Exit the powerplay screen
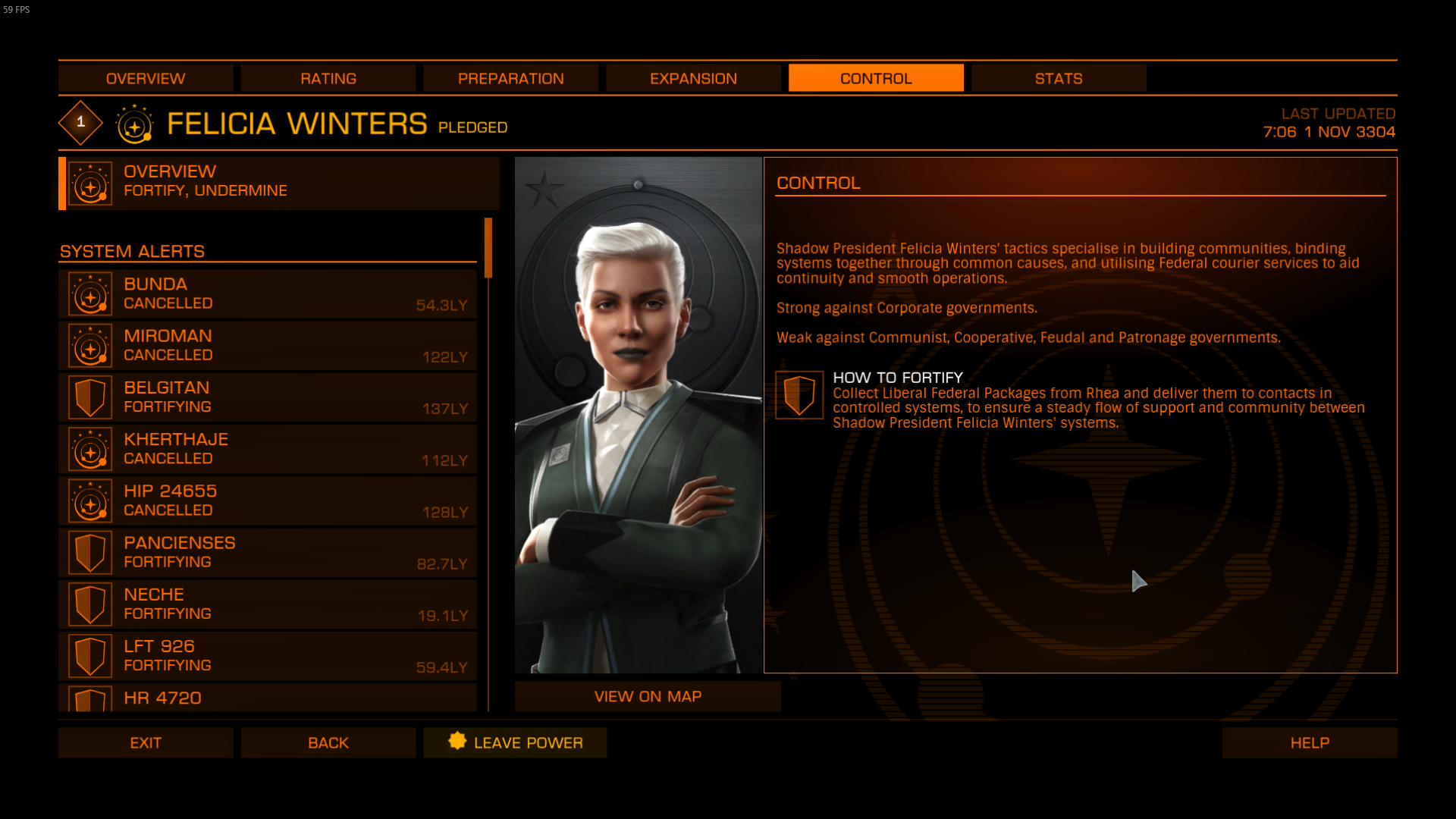The width and height of the screenshot is (1456, 819). click(x=146, y=742)
